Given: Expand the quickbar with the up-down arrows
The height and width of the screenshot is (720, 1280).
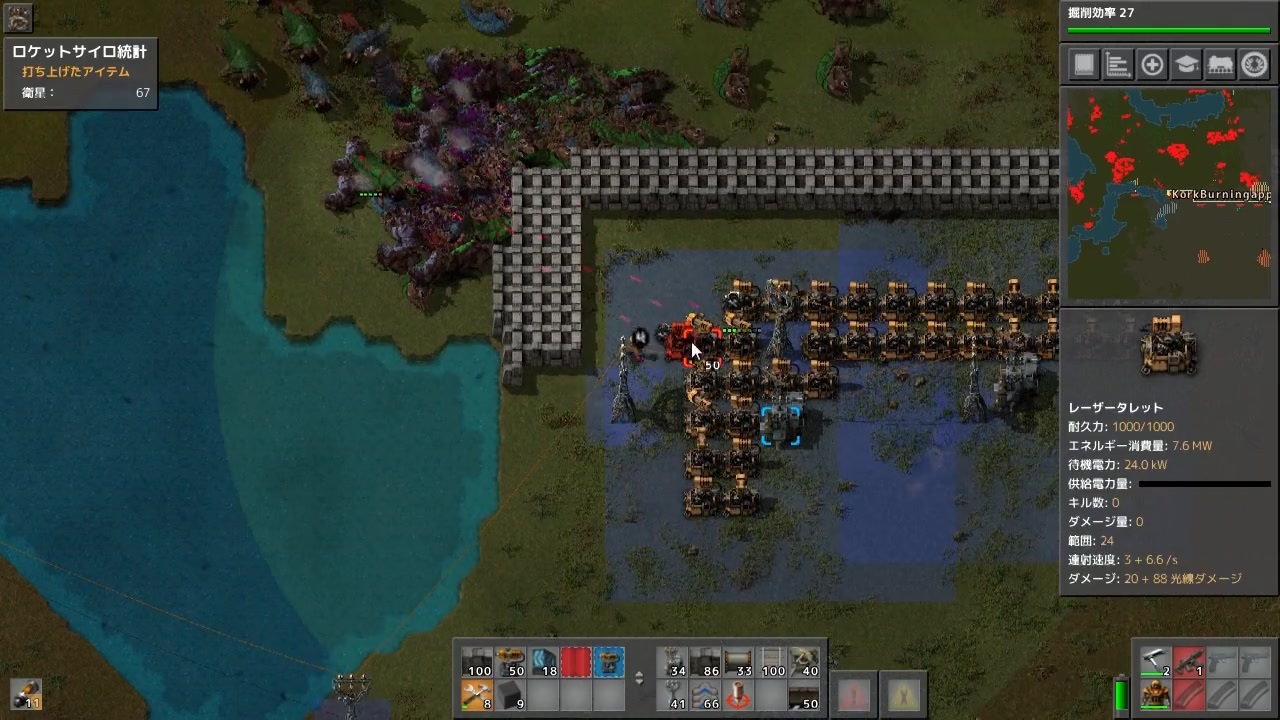Looking at the screenshot, I should (639, 679).
